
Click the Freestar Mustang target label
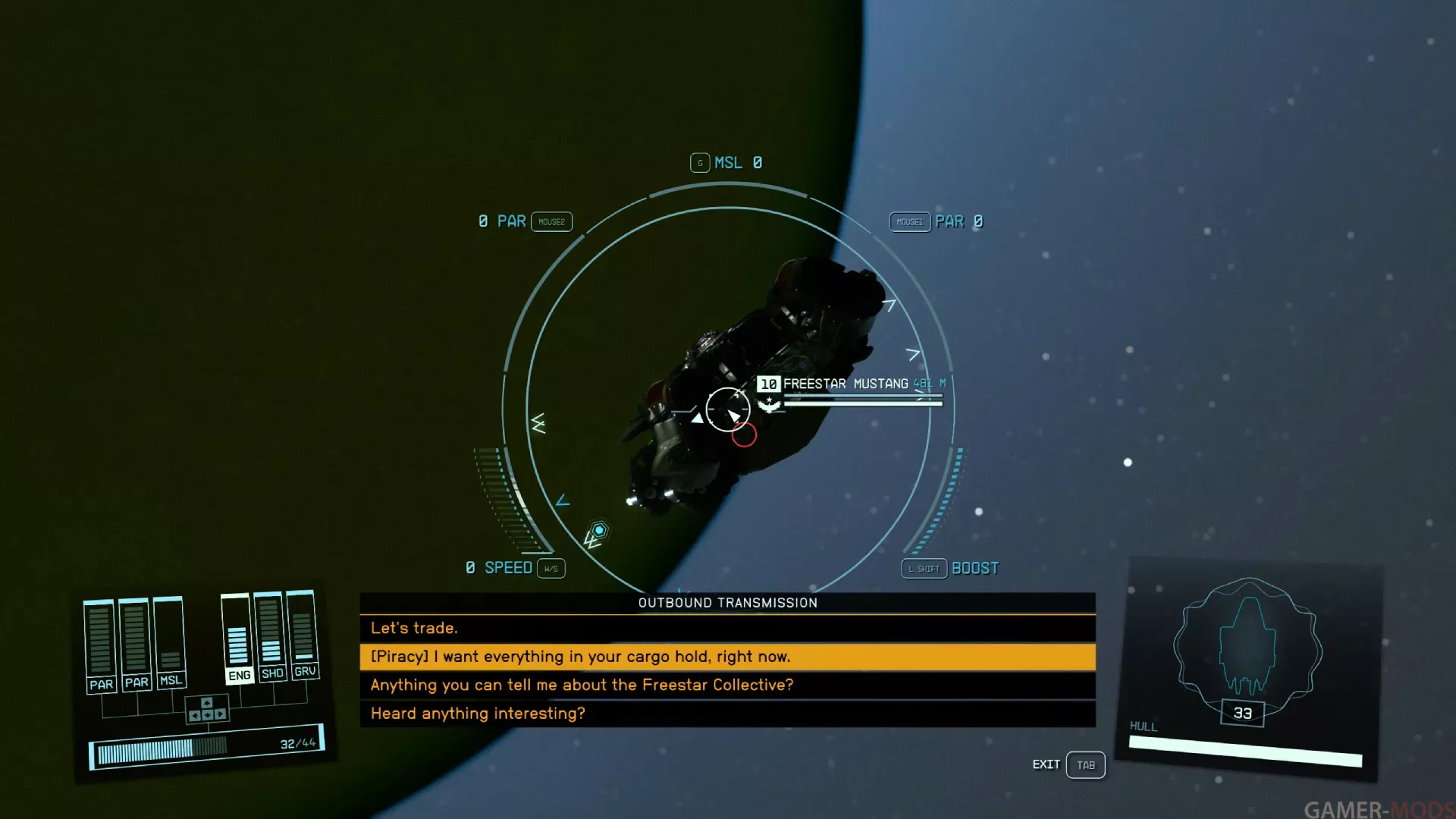pos(845,384)
